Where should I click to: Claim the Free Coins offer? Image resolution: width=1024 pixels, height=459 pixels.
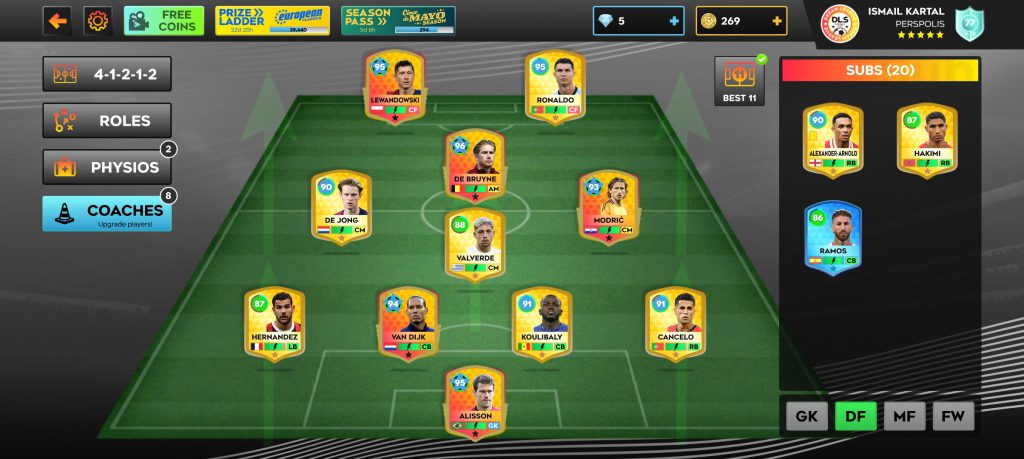click(x=164, y=20)
